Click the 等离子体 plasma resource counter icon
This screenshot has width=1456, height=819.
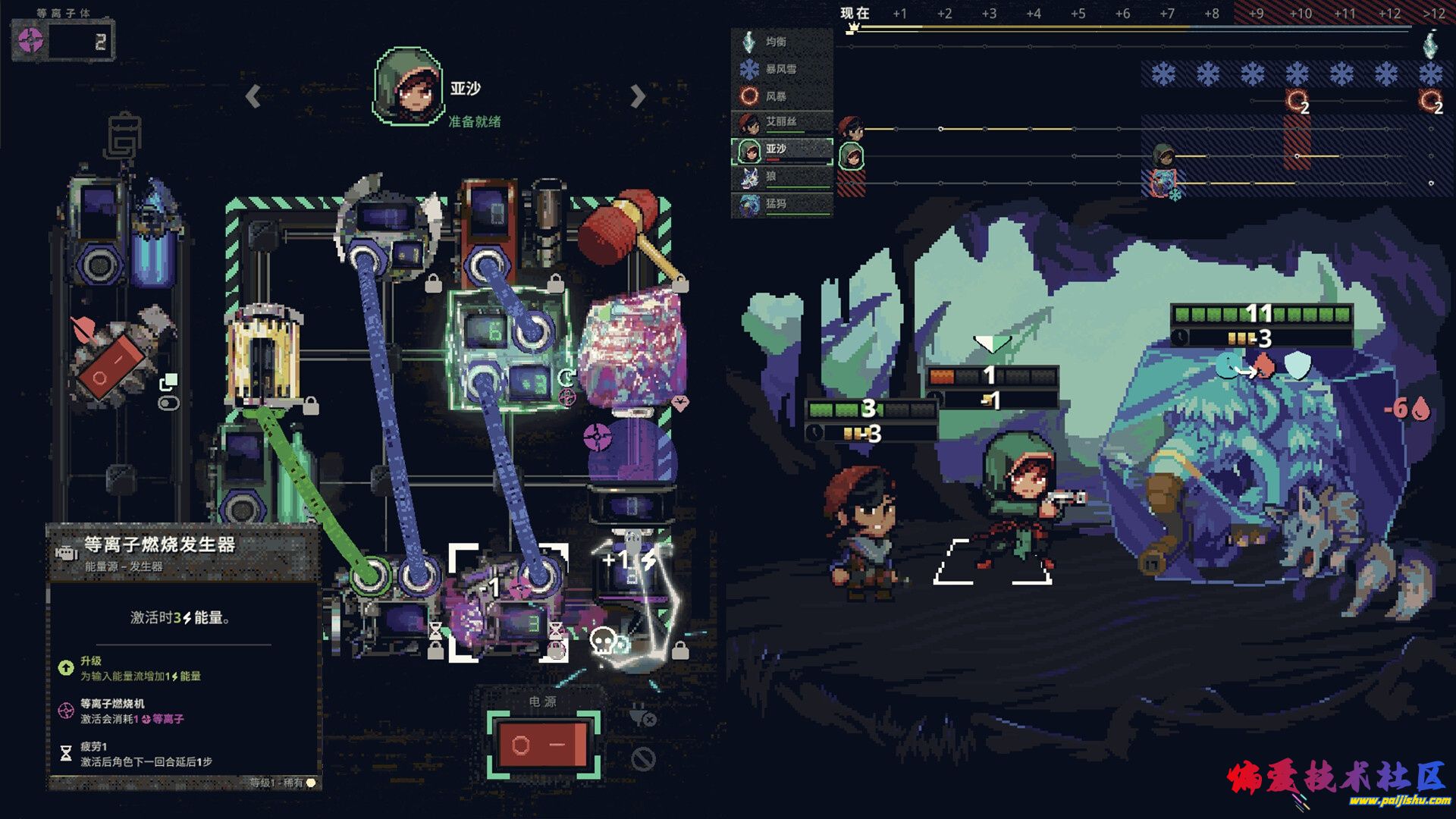(x=31, y=41)
